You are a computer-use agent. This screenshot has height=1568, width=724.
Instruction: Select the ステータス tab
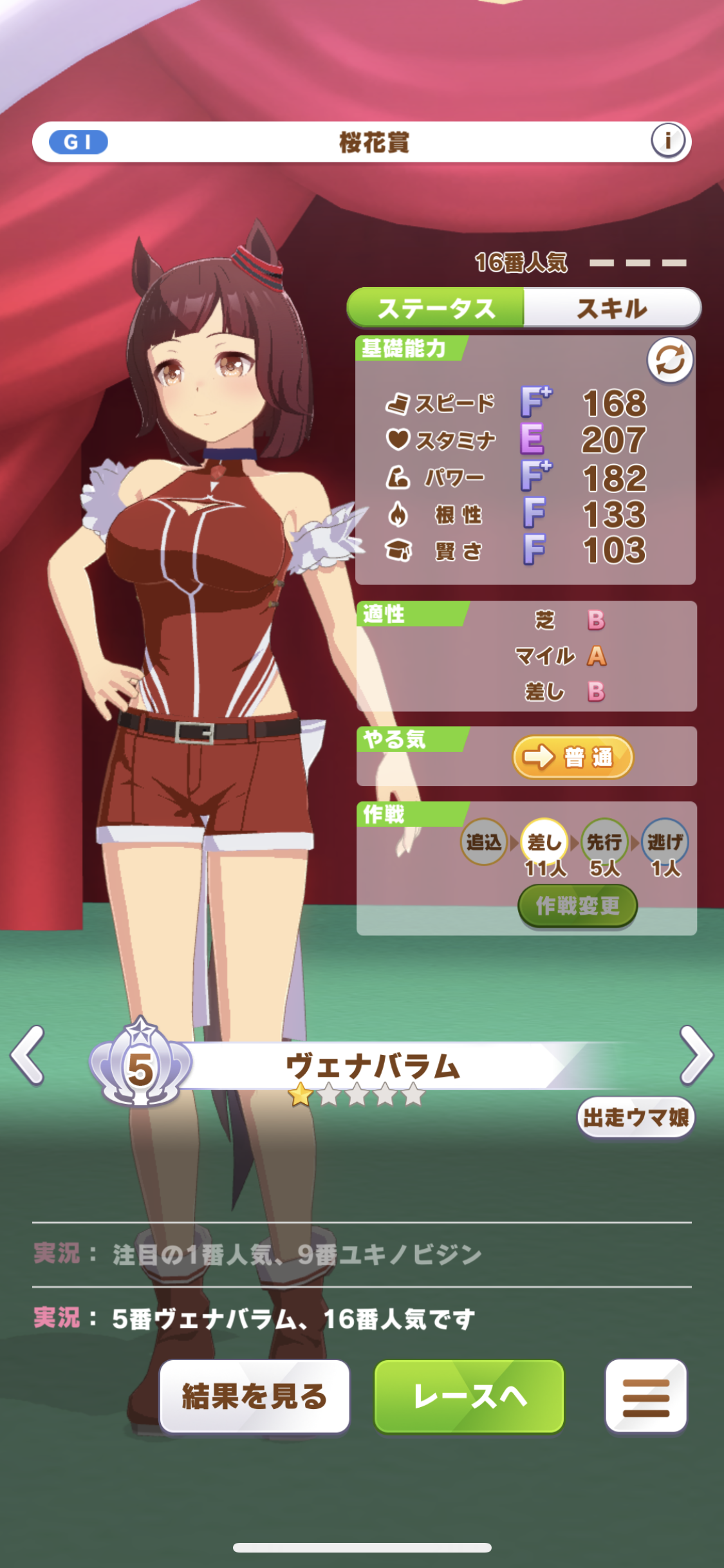436,308
